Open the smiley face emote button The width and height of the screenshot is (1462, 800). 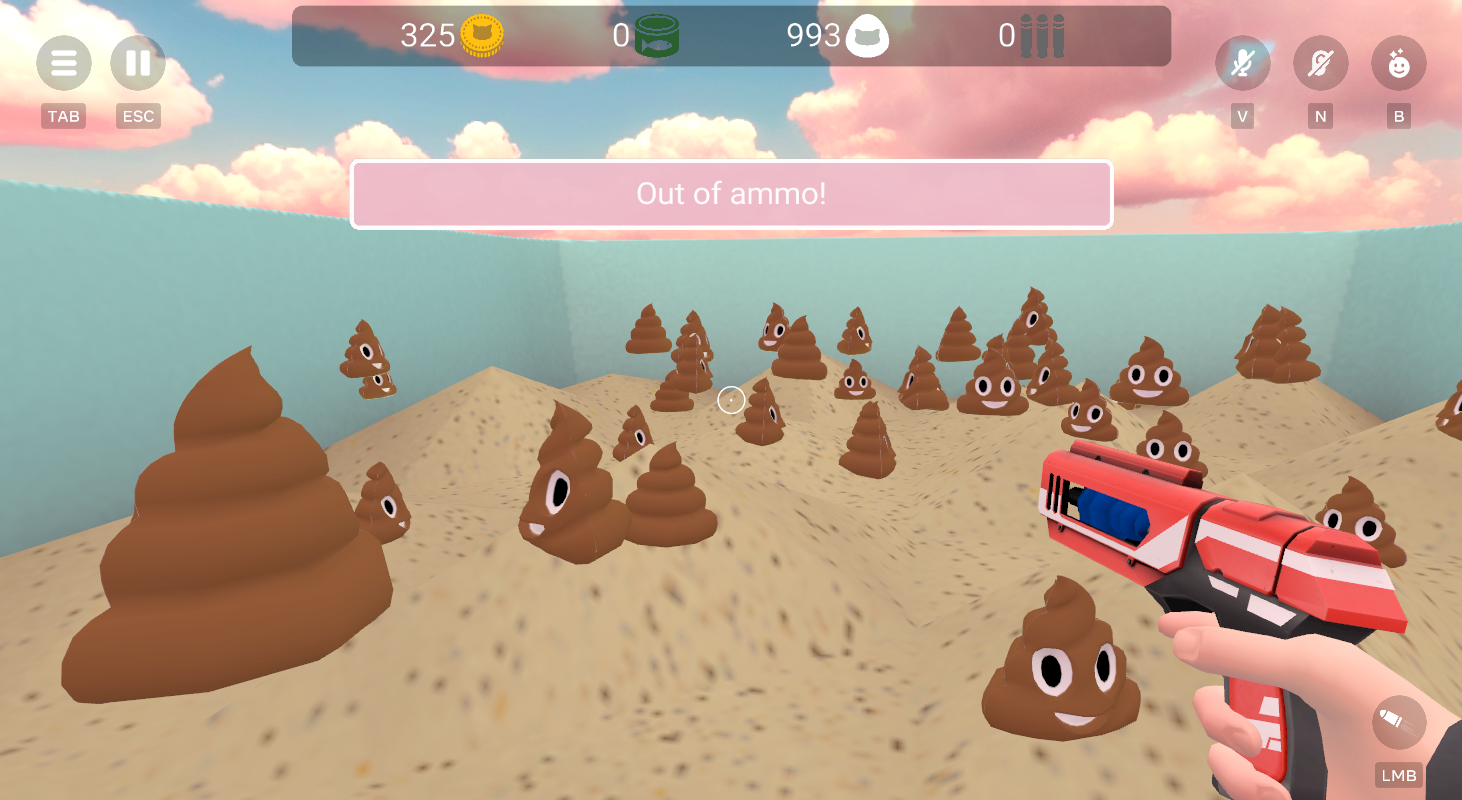click(1398, 64)
